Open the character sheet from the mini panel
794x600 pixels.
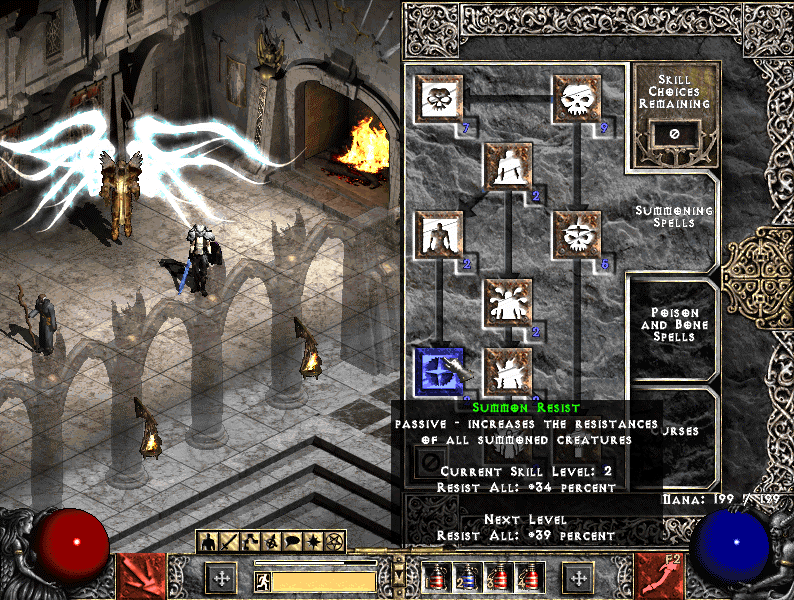[209, 543]
